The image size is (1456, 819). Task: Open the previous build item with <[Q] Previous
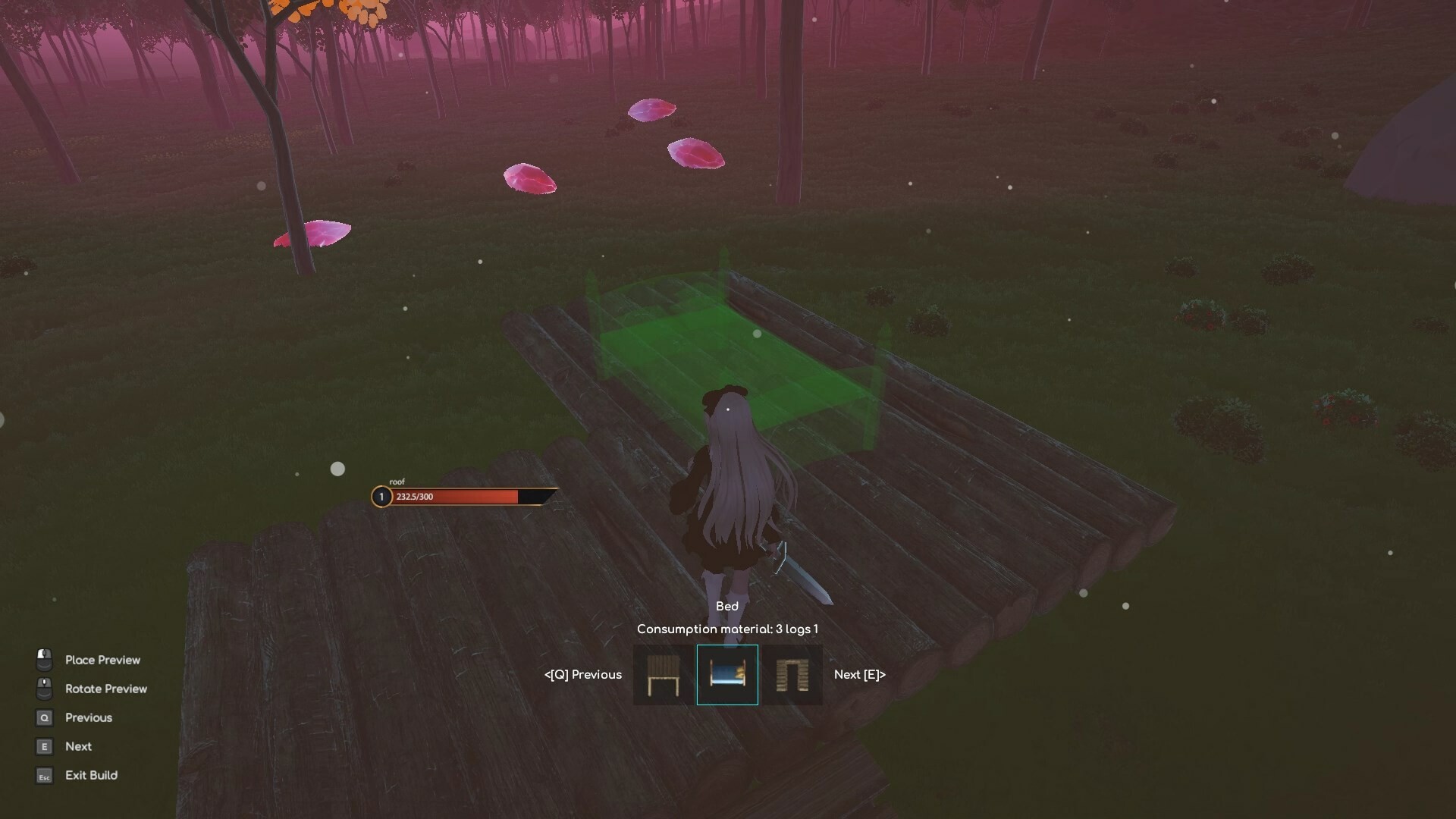click(582, 674)
